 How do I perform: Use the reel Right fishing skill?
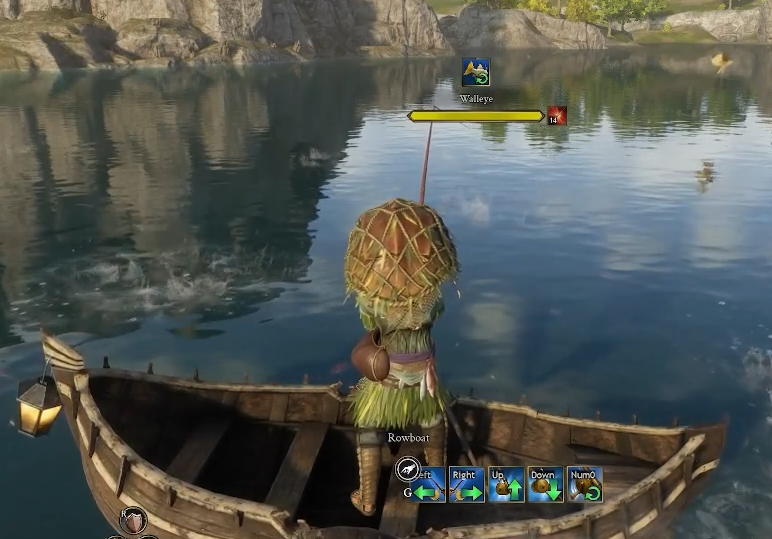466,485
